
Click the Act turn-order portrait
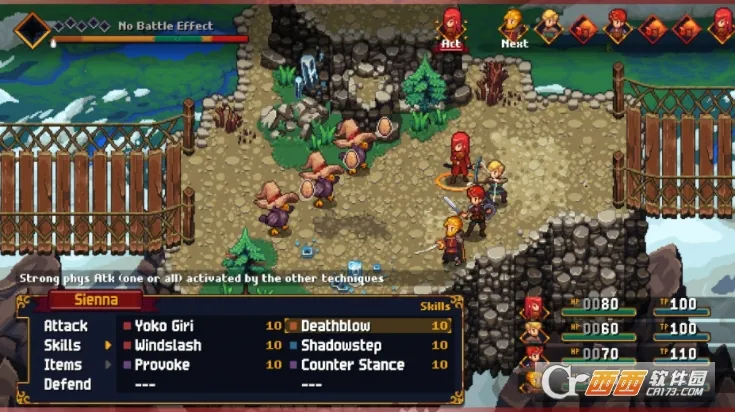(452, 26)
